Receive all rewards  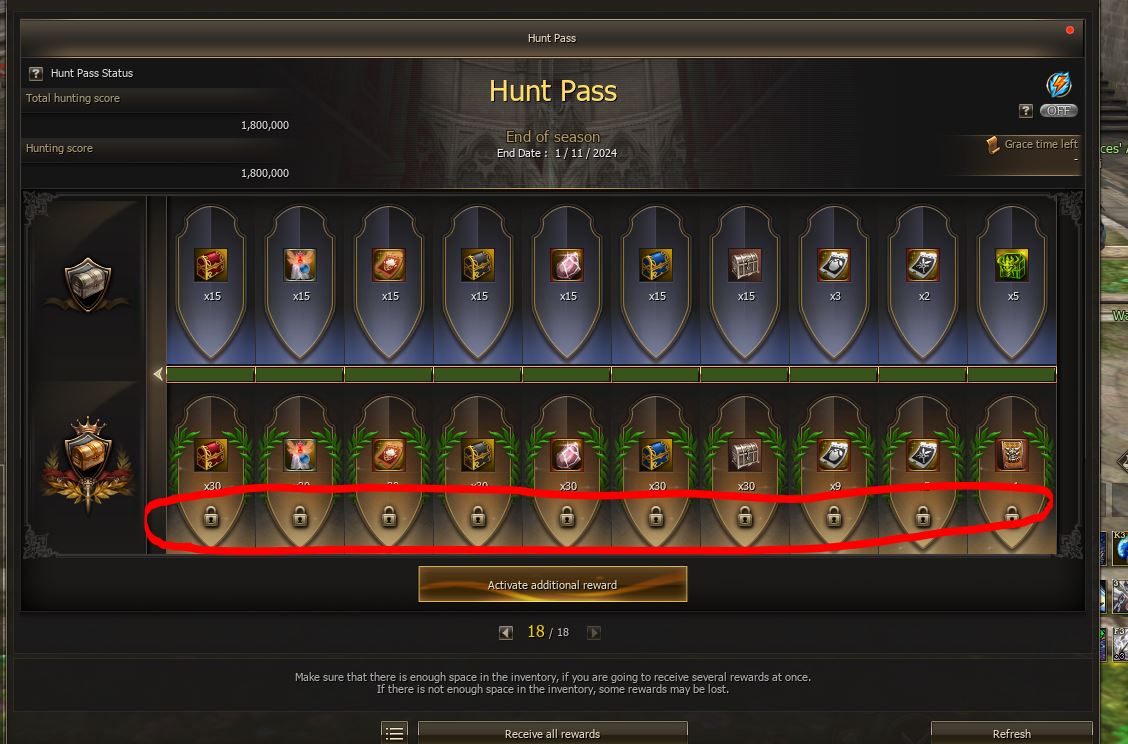552,733
